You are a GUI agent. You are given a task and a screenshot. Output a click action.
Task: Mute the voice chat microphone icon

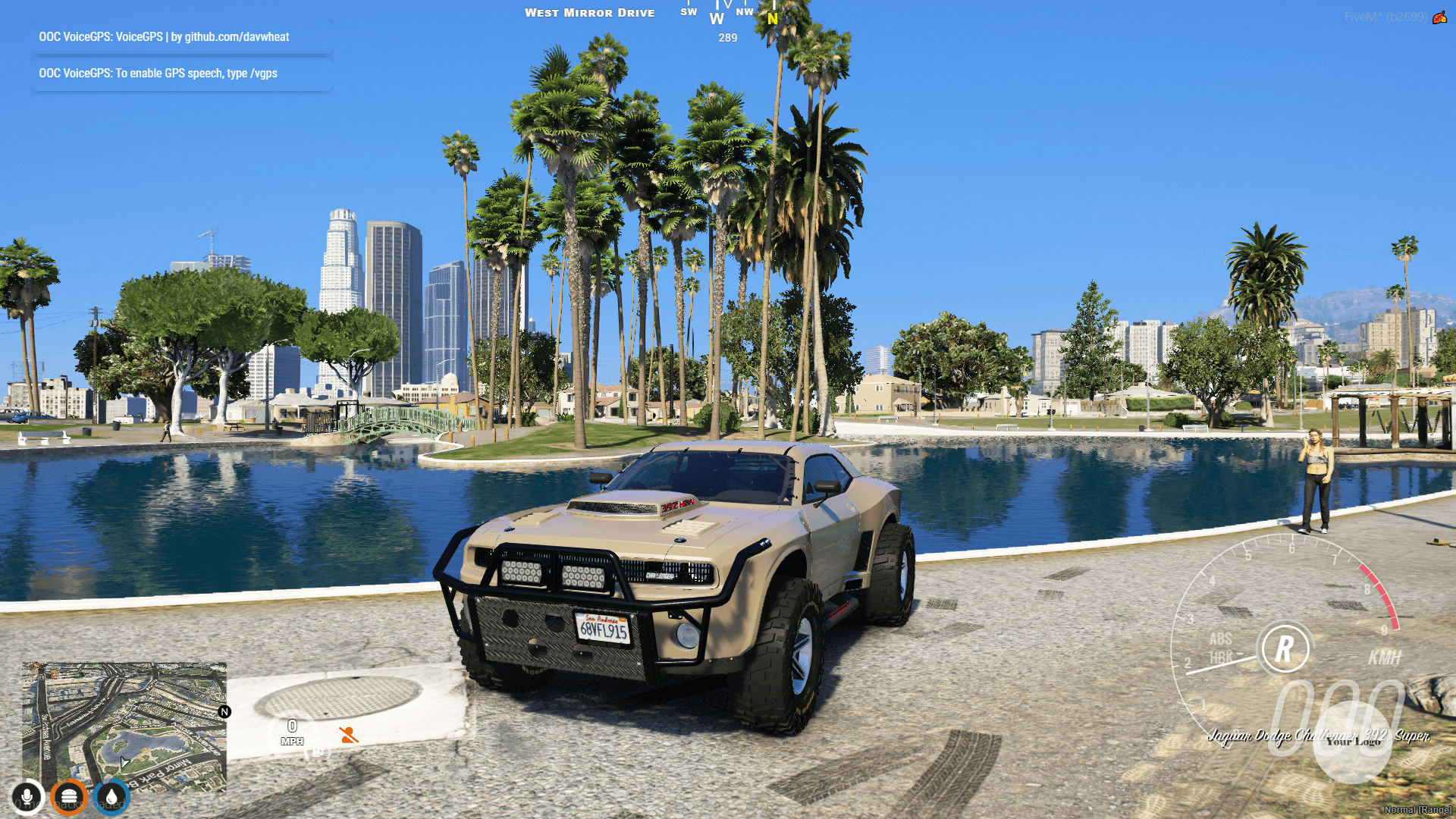(27, 795)
